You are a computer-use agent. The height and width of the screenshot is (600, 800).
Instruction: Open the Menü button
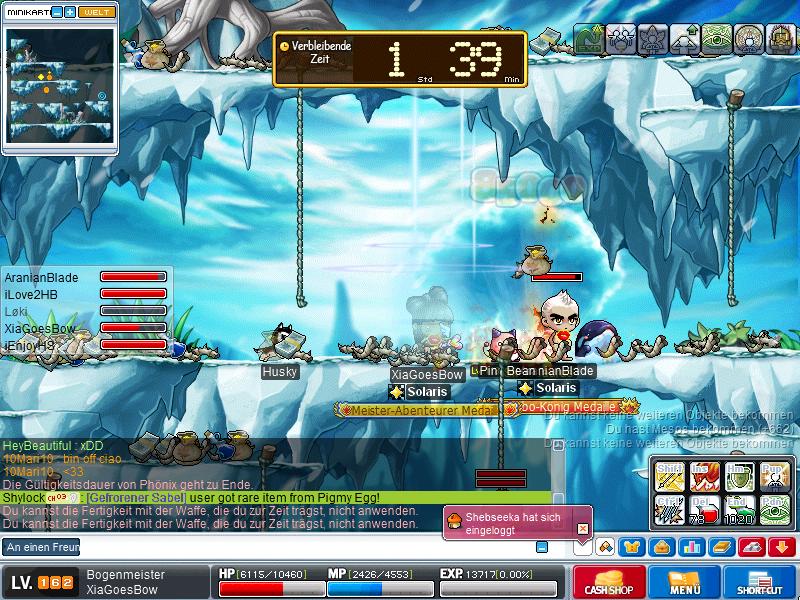pos(684,583)
